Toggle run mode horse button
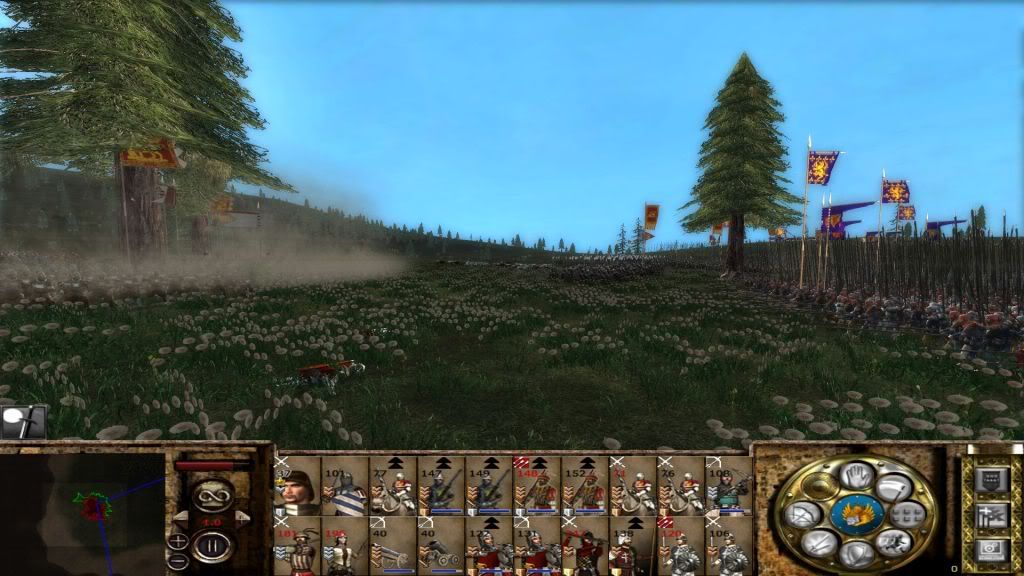The image size is (1024, 576). 893,543
